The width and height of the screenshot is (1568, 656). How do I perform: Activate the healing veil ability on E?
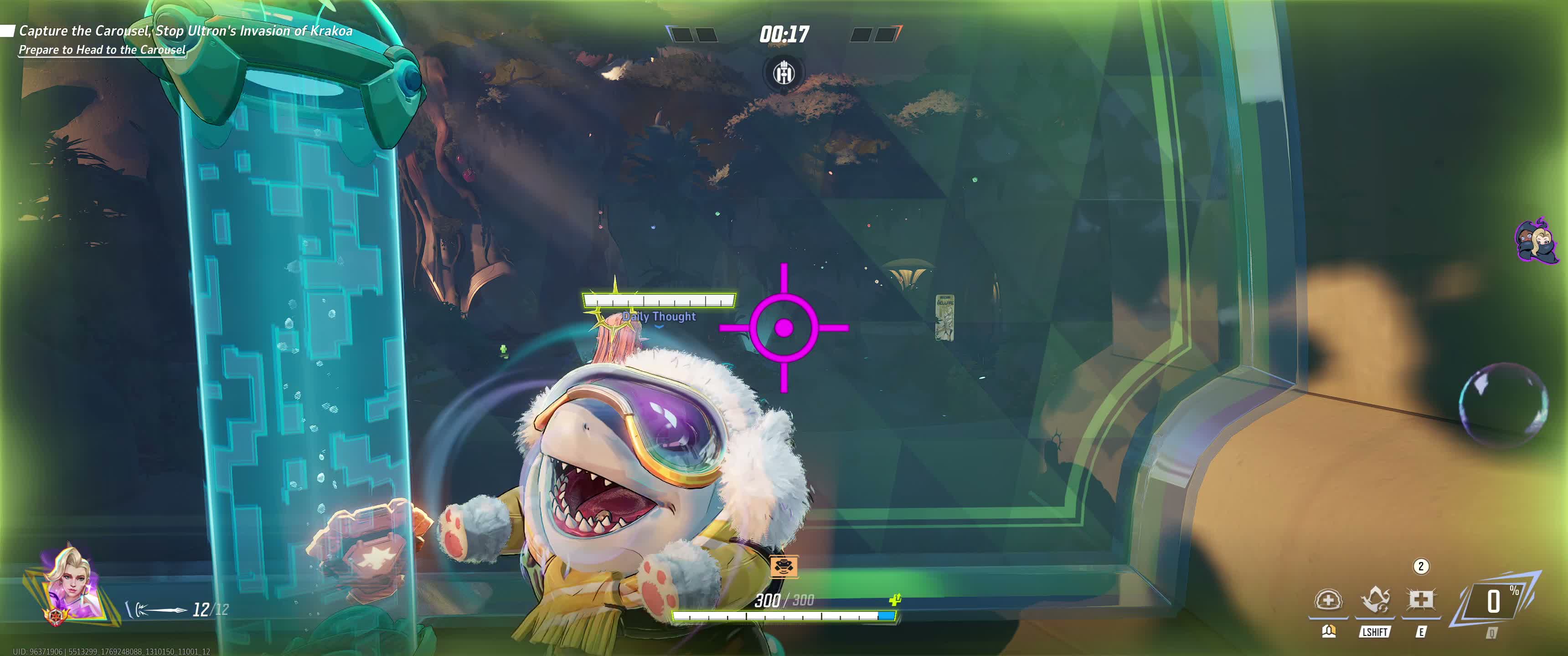coord(1421,601)
